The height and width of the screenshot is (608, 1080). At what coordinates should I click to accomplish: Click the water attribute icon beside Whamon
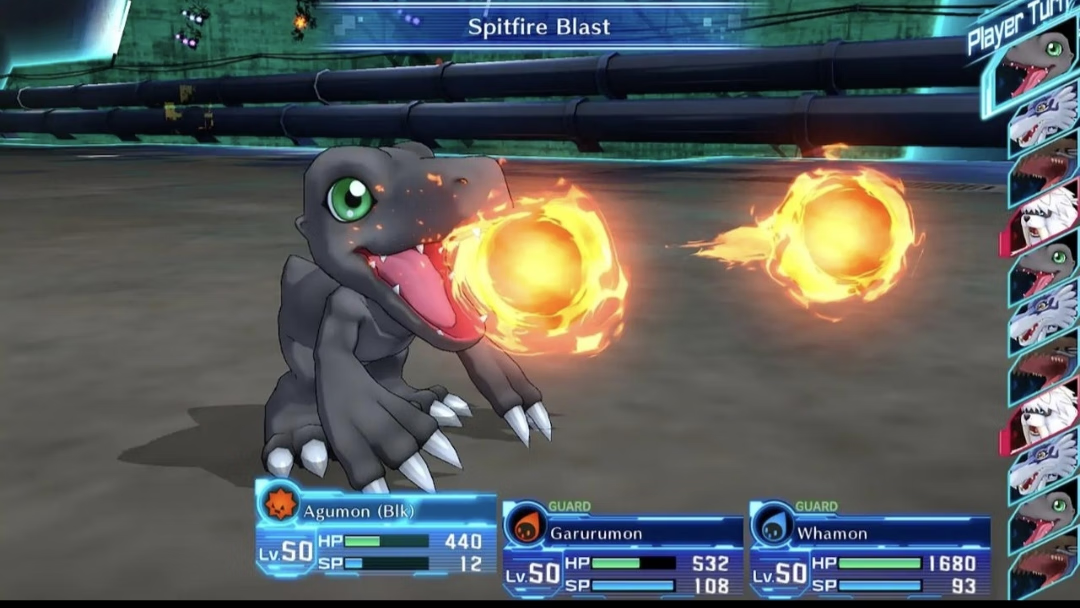(x=772, y=525)
